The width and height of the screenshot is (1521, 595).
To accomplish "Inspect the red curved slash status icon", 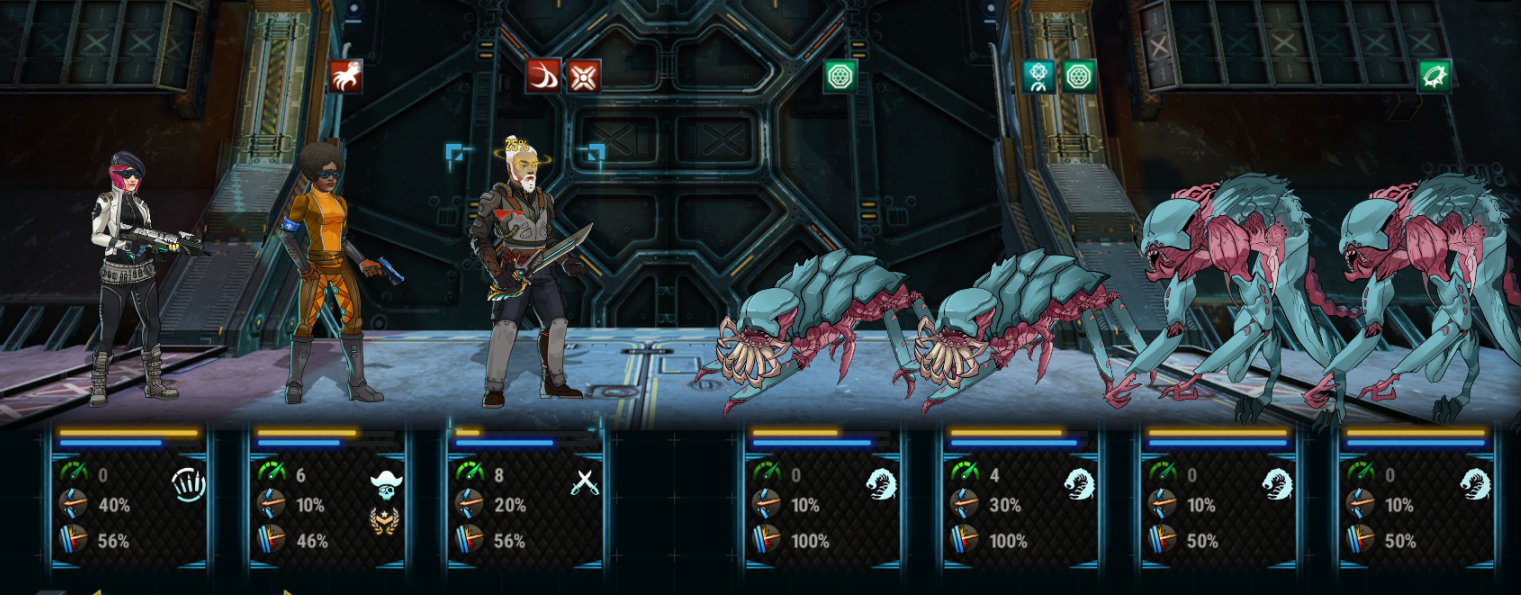I will point(543,77).
